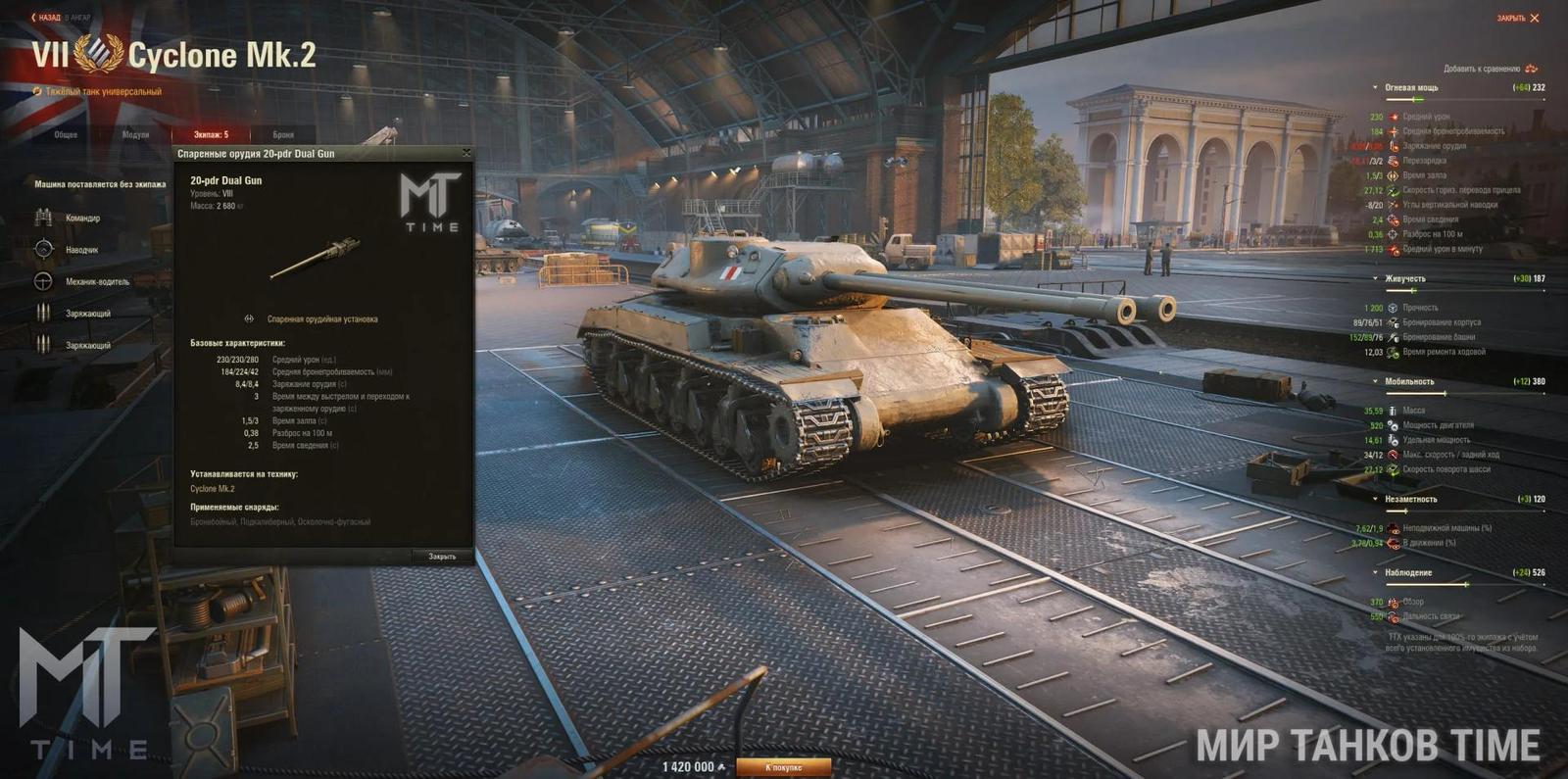Select the Командир binoculars crew icon
The width and height of the screenshot is (1568, 779).
[x=41, y=218]
